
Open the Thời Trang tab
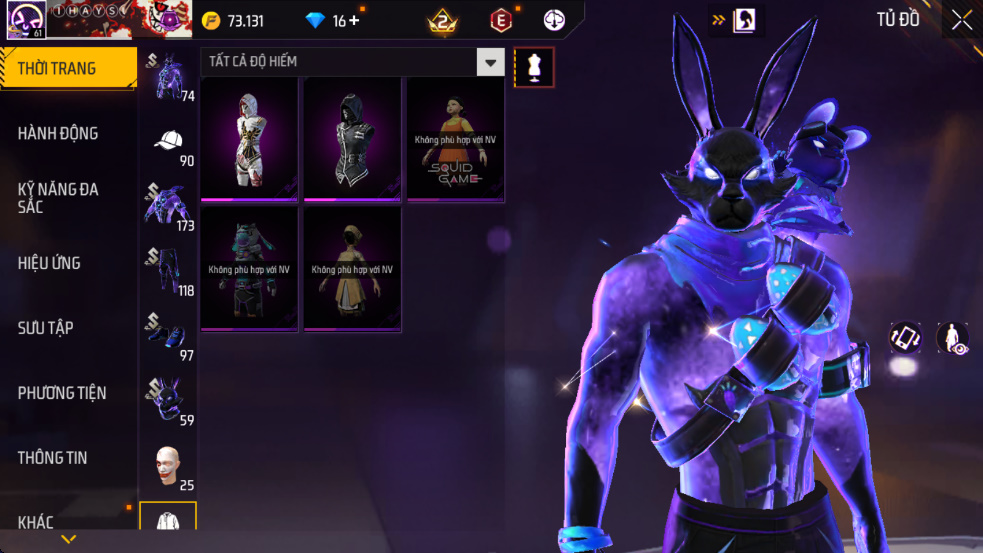click(67, 68)
